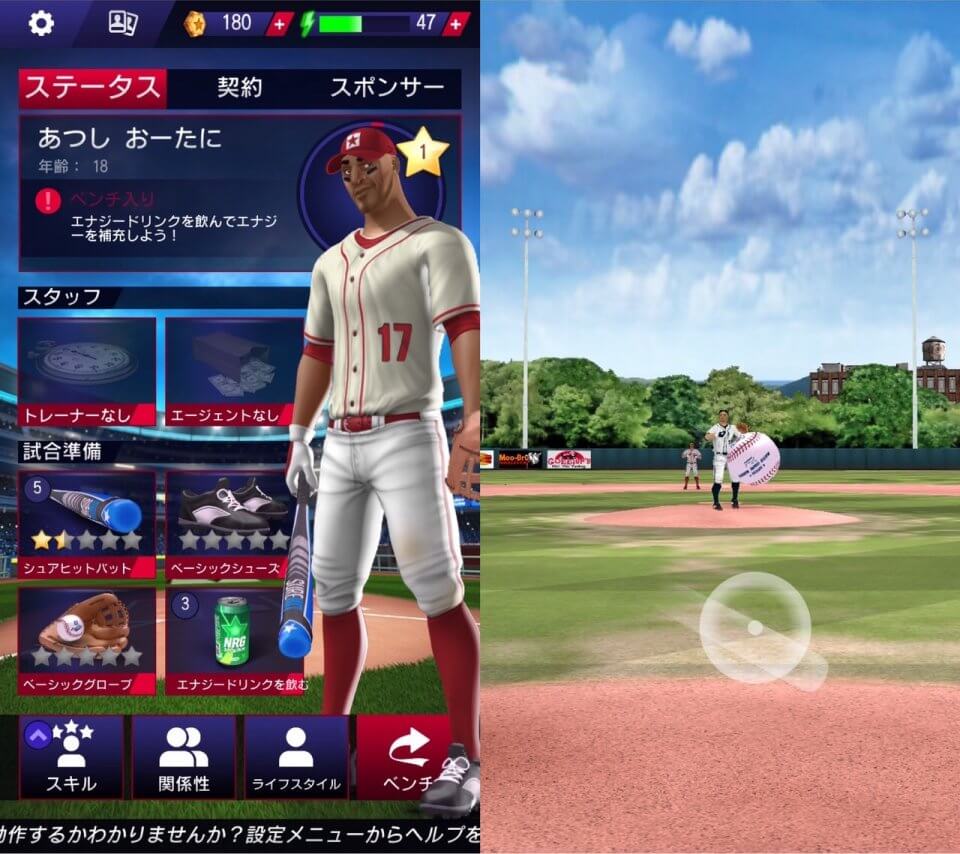Open the スポンサー tab
This screenshot has width=960, height=854.
pos(386,88)
